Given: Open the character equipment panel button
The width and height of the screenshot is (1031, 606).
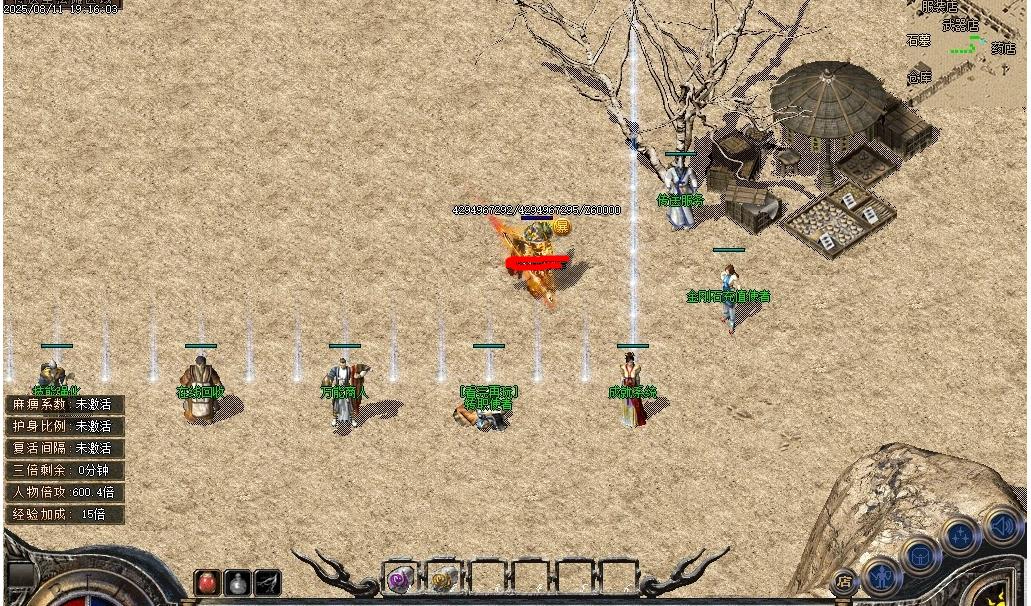Looking at the screenshot, I should click(882, 575).
